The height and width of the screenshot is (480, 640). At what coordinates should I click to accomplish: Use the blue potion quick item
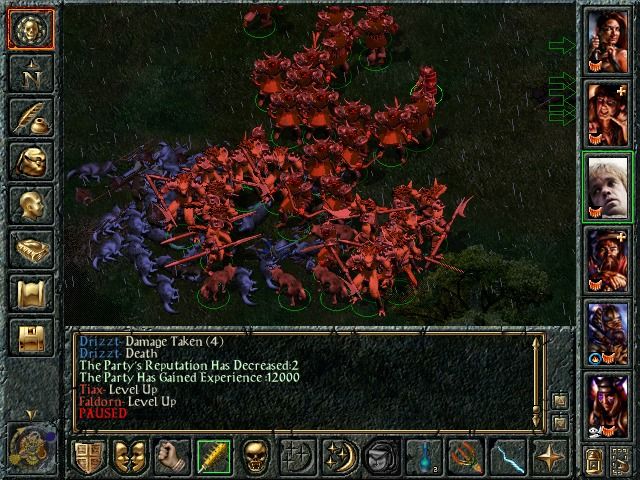click(x=423, y=456)
